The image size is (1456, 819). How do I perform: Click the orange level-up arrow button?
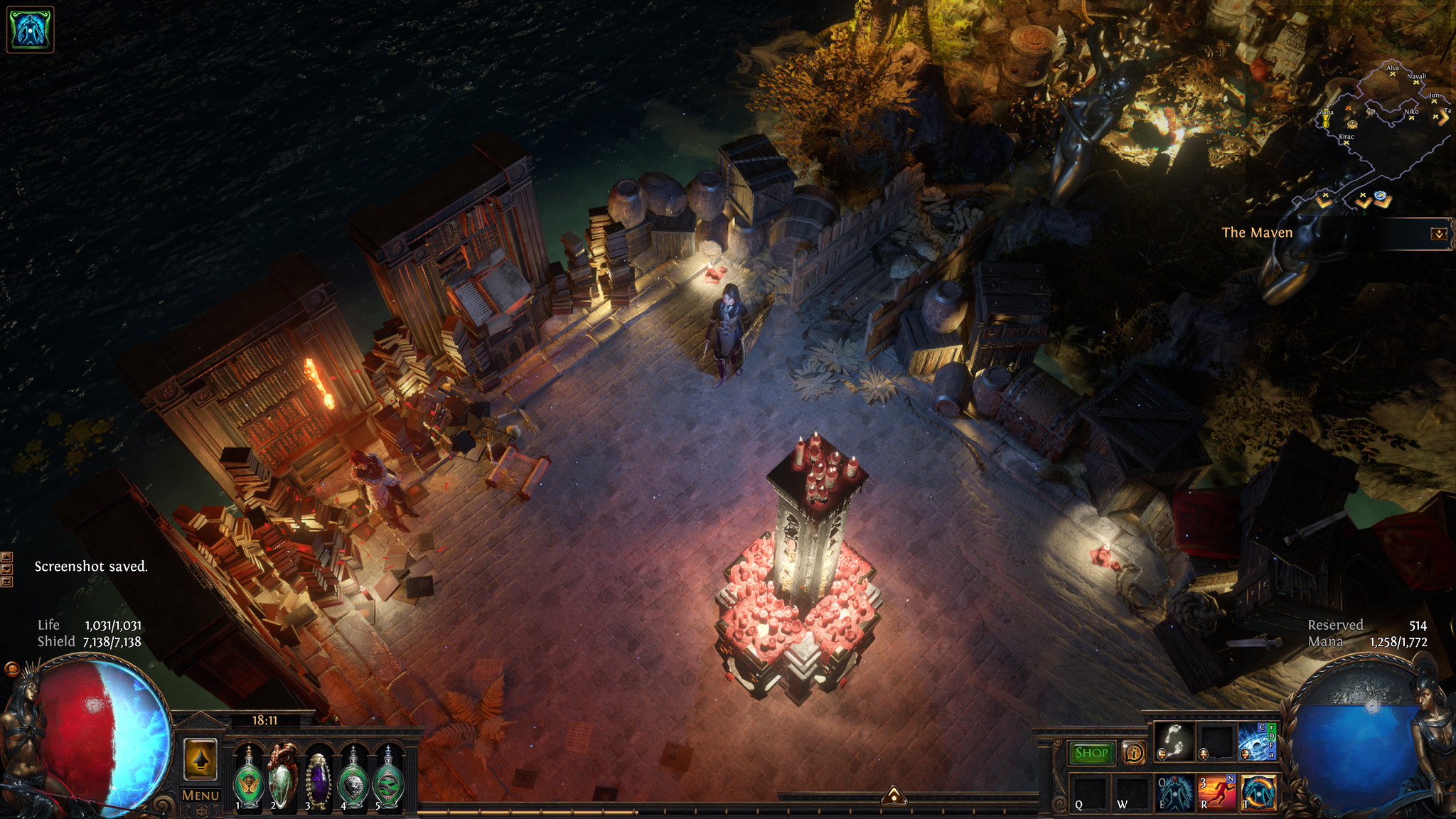[200, 759]
